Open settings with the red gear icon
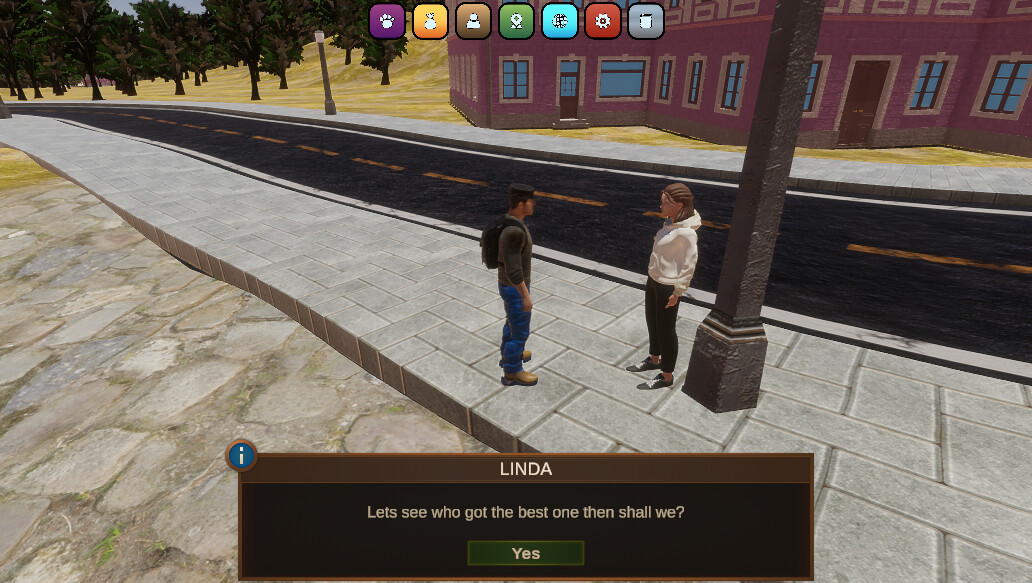1032x583 pixels. click(x=603, y=21)
